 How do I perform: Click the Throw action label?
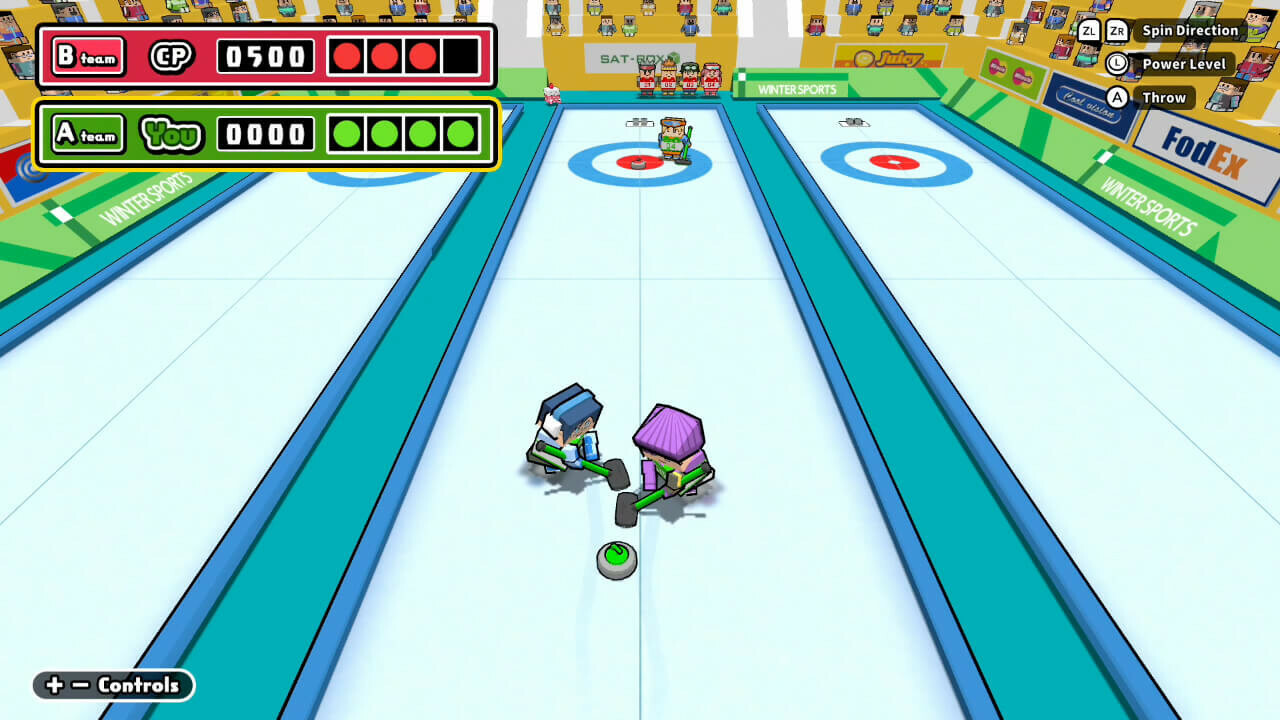pos(1166,97)
